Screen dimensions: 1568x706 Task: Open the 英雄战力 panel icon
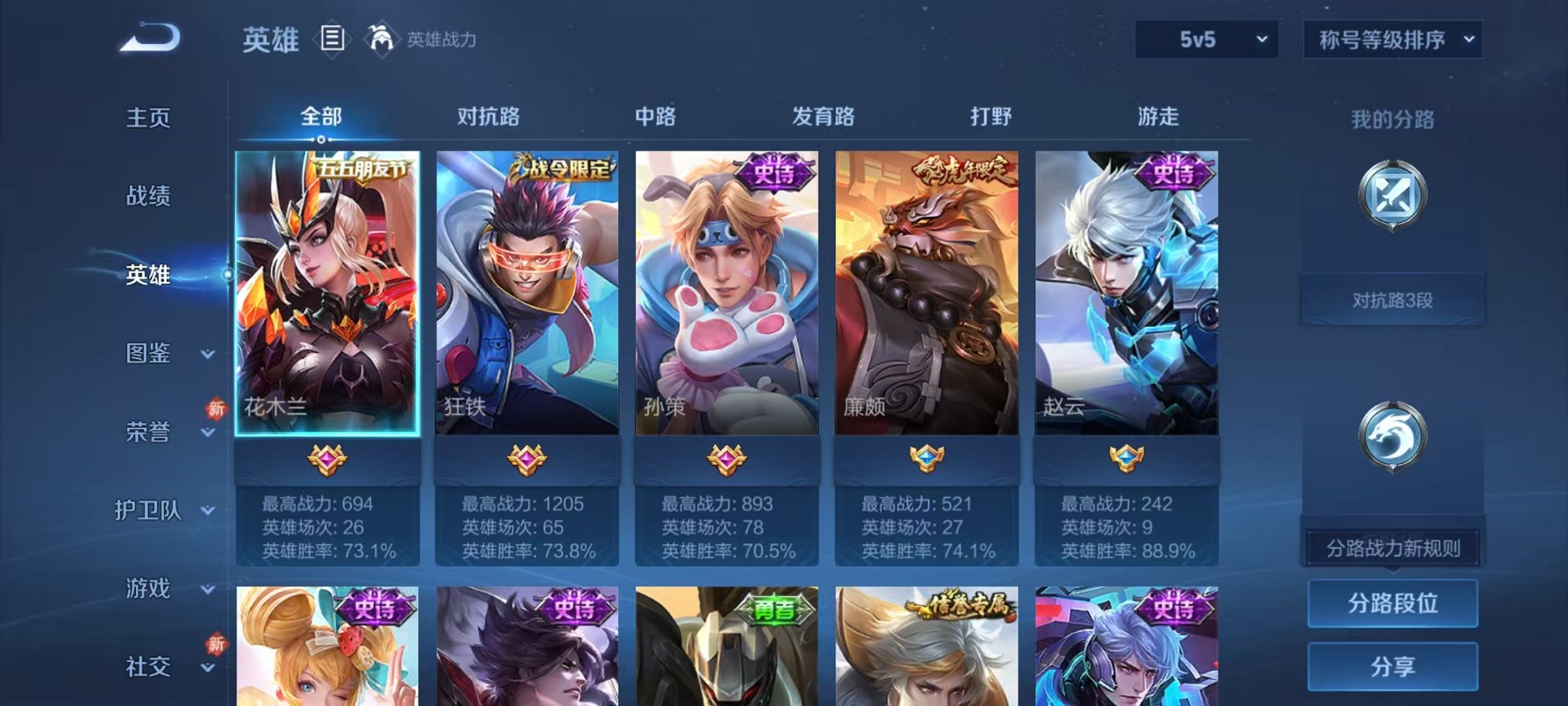pos(378,37)
